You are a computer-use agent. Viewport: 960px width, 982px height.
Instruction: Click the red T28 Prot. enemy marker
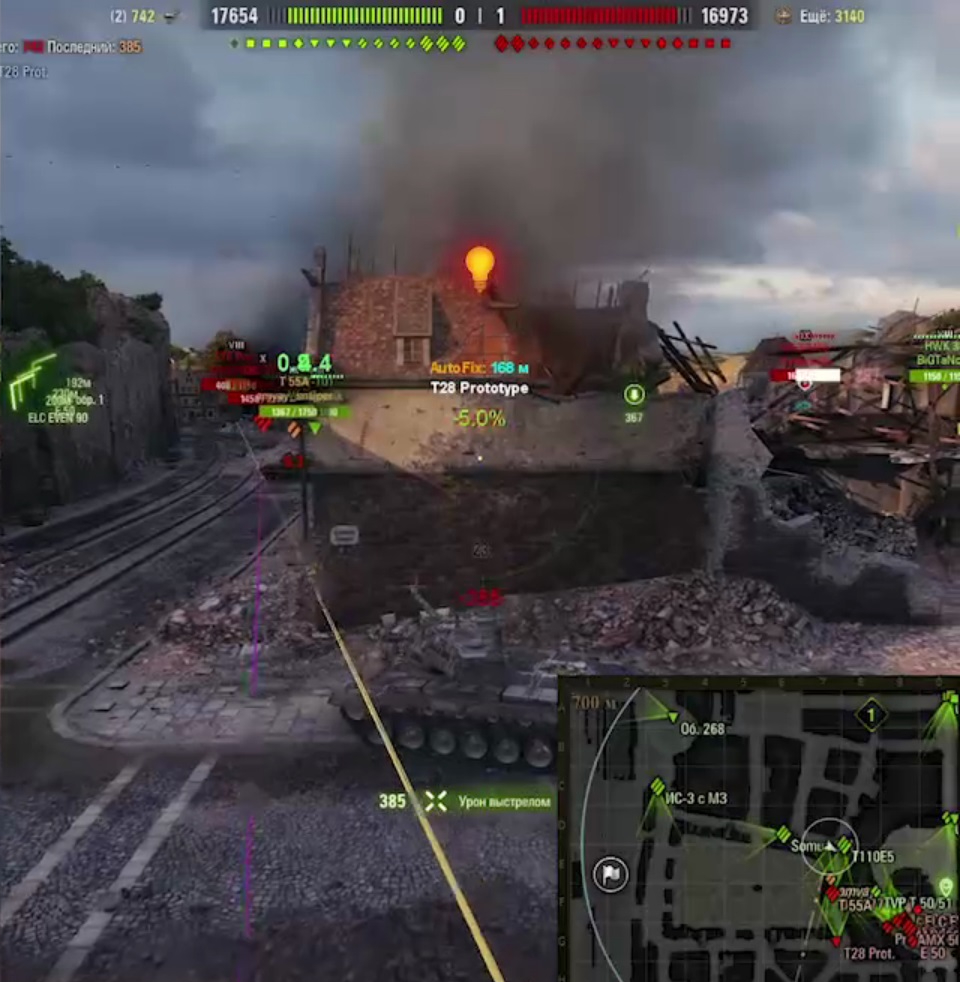pos(837,941)
